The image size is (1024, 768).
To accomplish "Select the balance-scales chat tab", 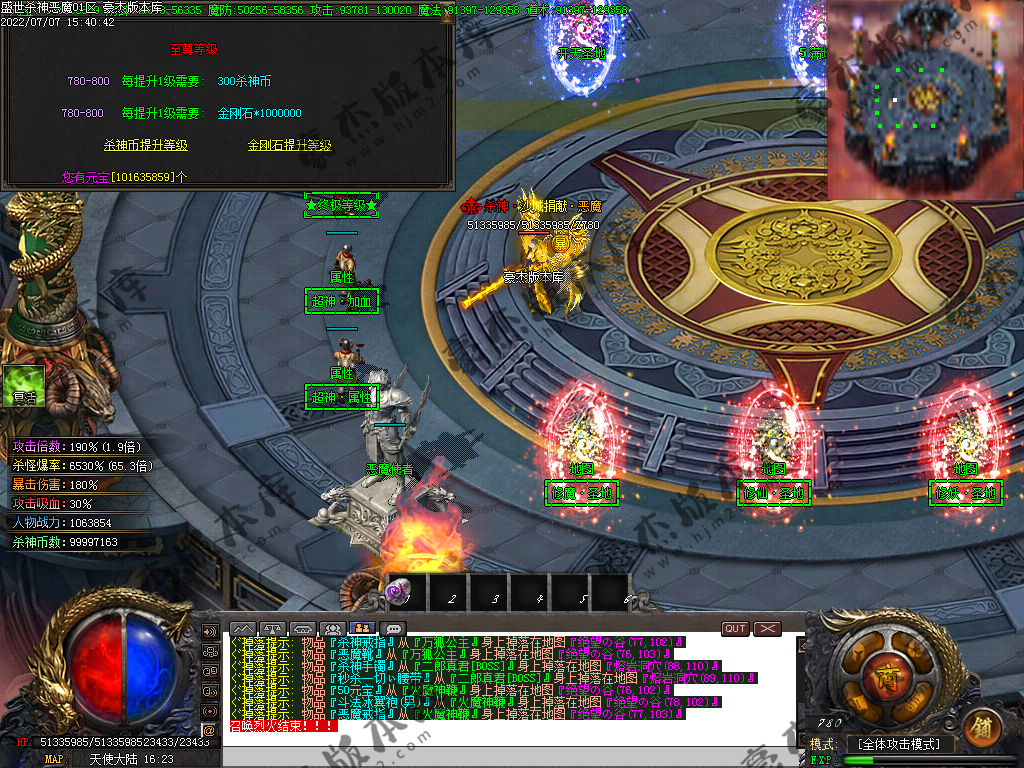I will coord(272,629).
